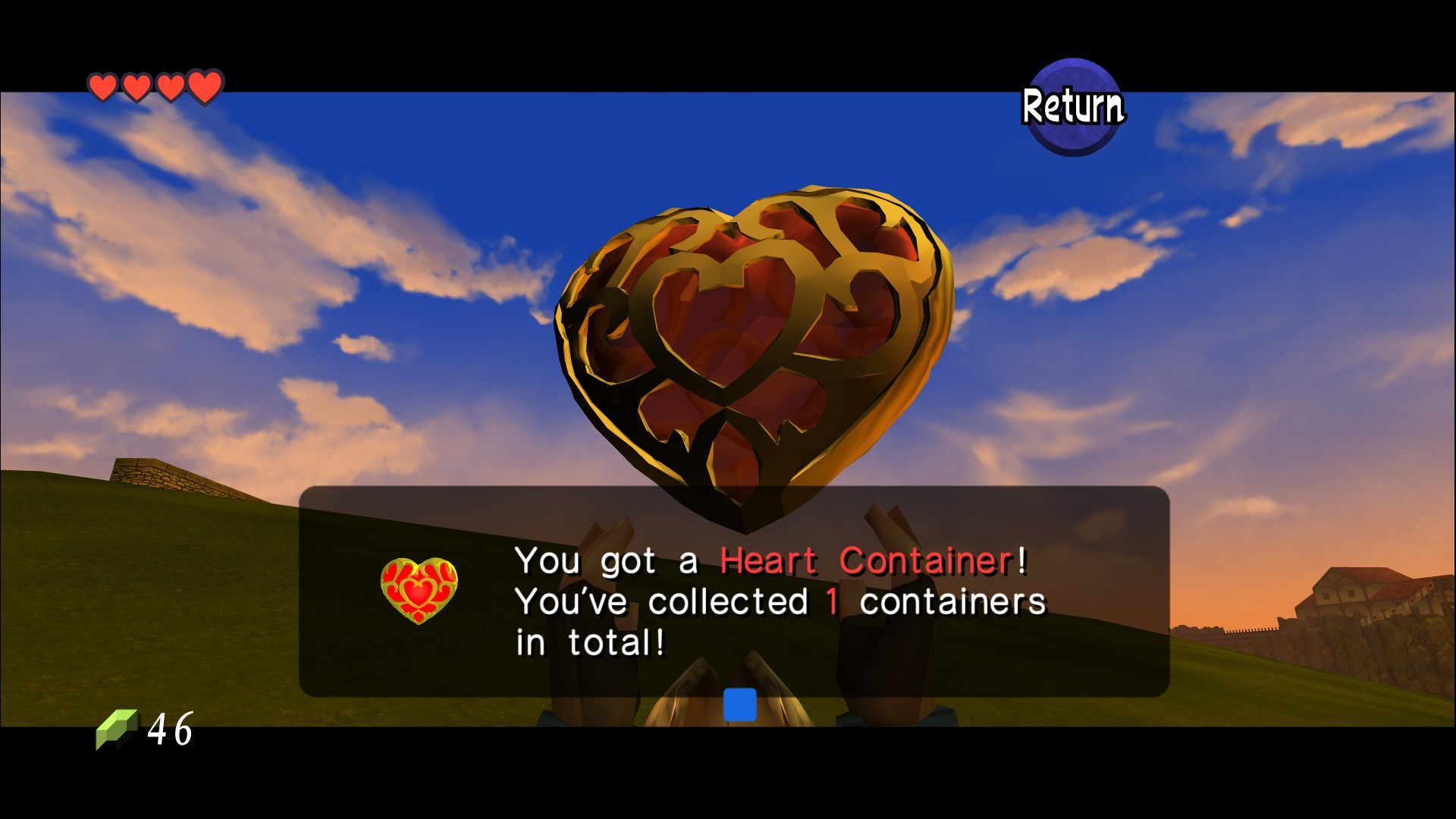Click the red 'Heart Container' highlighted text

coord(864,560)
